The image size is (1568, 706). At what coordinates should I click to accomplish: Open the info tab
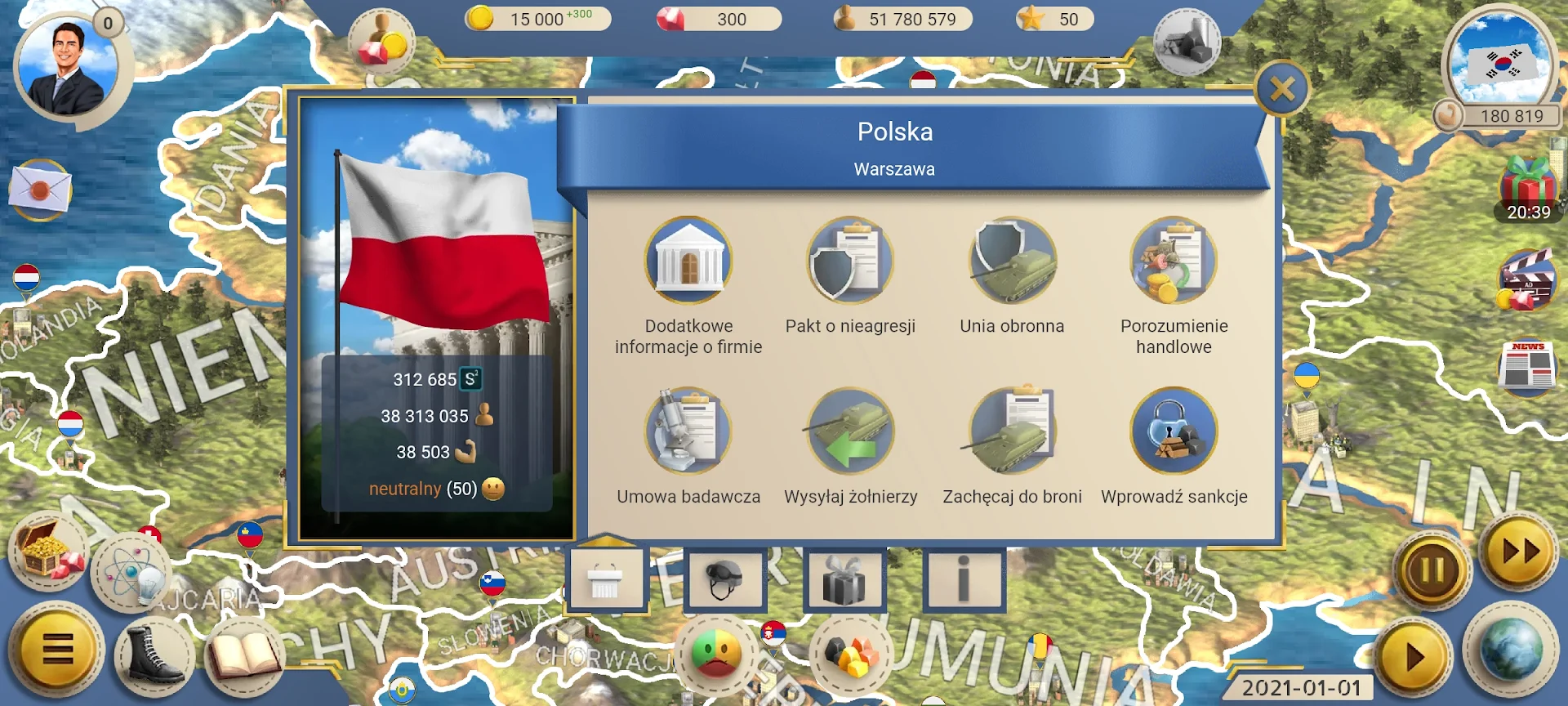(964, 579)
